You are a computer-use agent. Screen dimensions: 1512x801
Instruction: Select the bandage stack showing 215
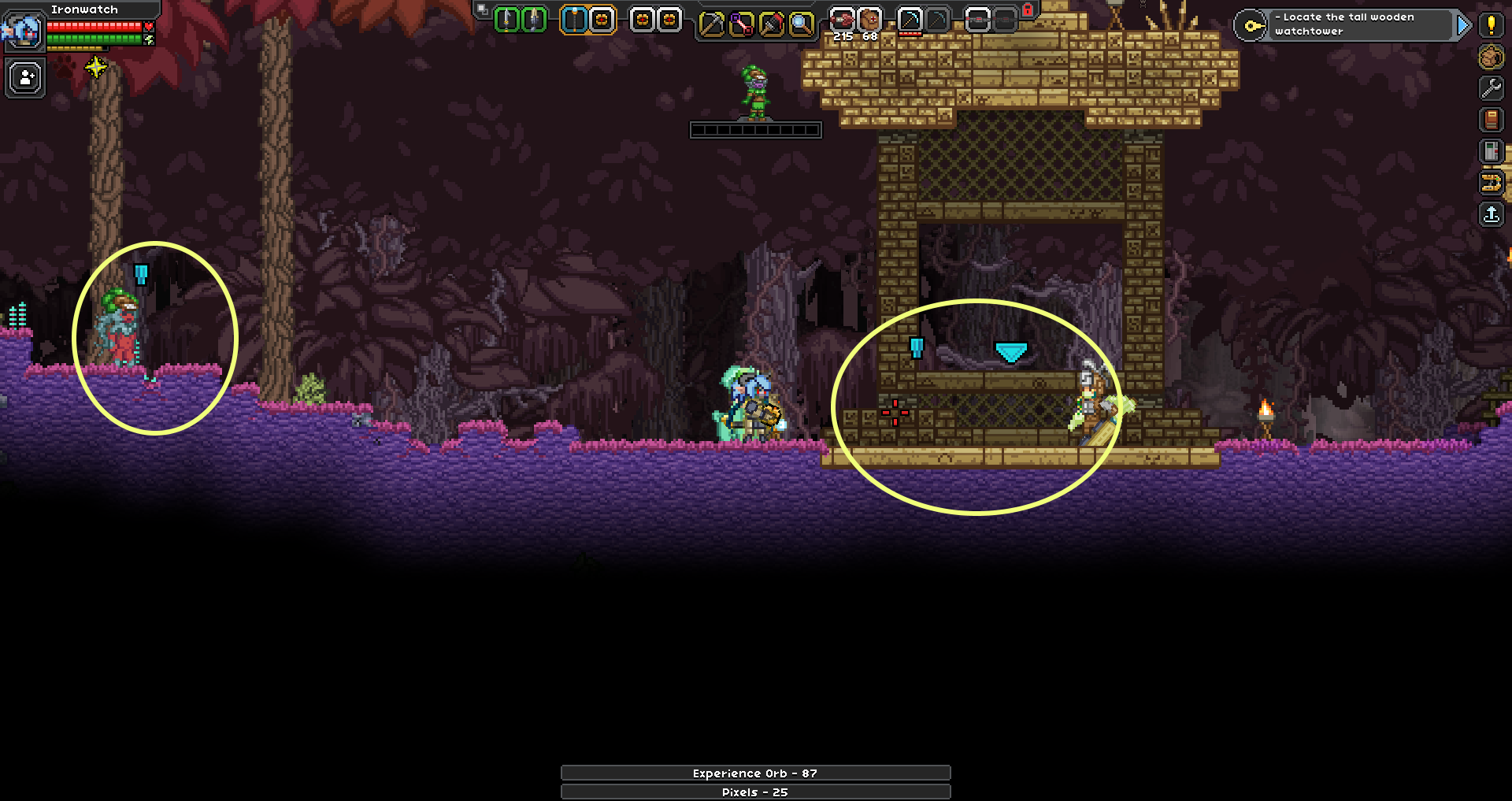click(843, 20)
